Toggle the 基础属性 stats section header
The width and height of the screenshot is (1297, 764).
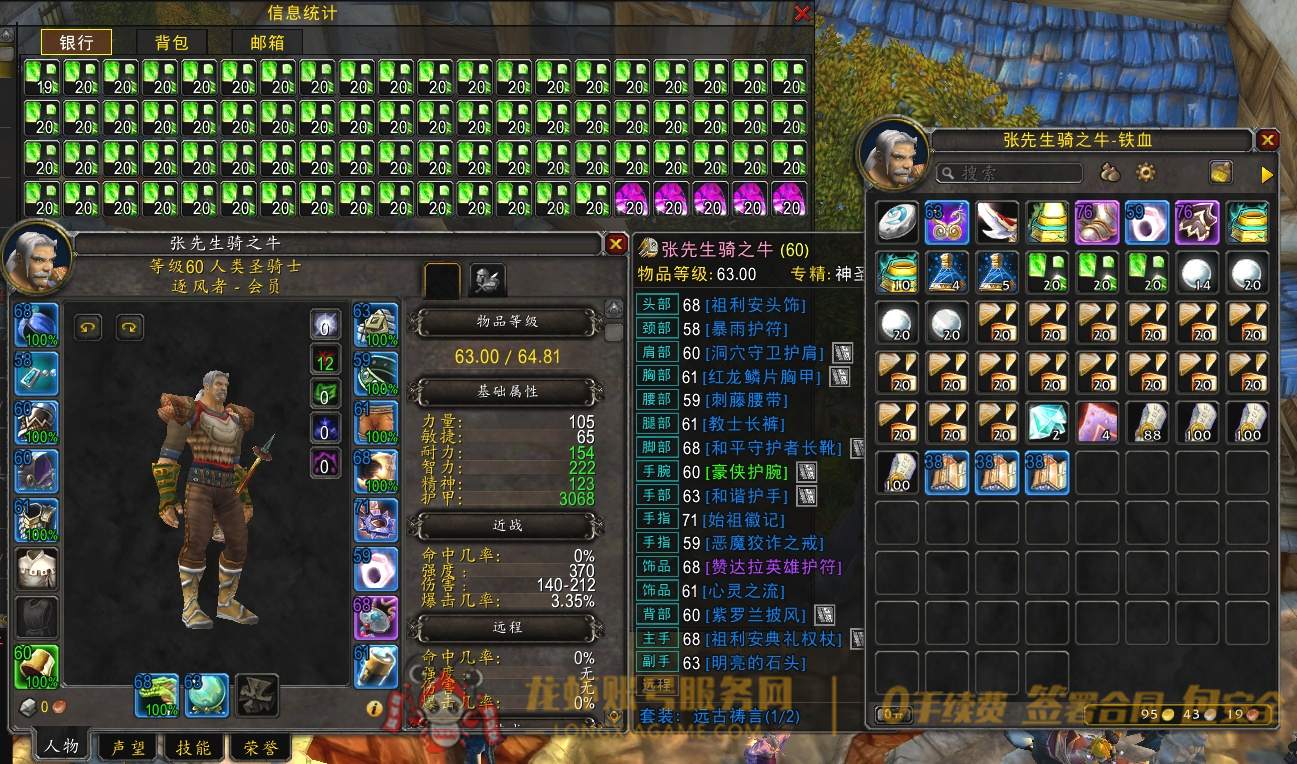click(x=505, y=391)
